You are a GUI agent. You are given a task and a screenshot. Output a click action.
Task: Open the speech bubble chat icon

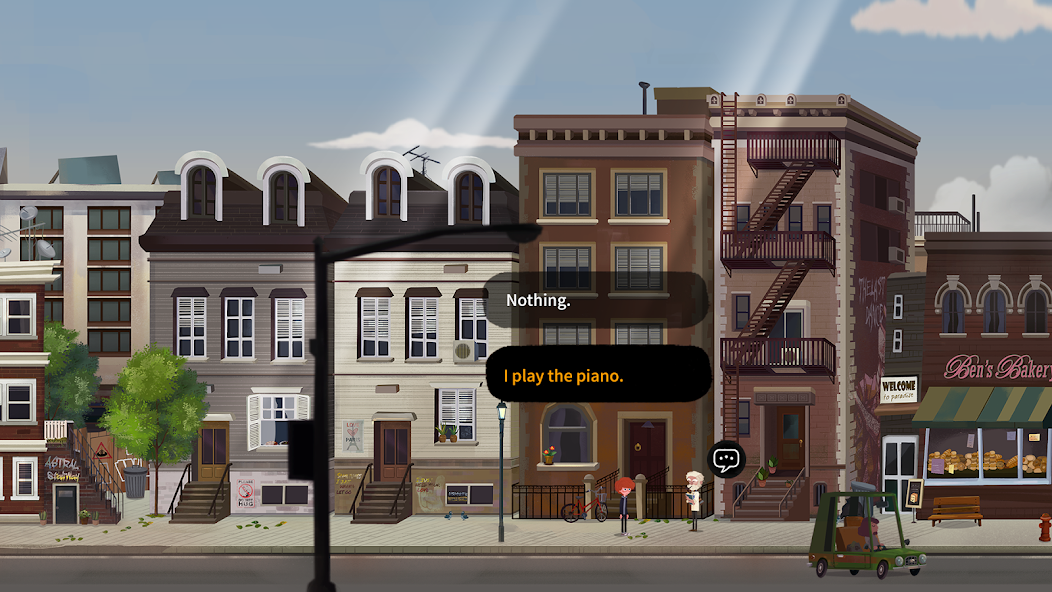point(727,460)
